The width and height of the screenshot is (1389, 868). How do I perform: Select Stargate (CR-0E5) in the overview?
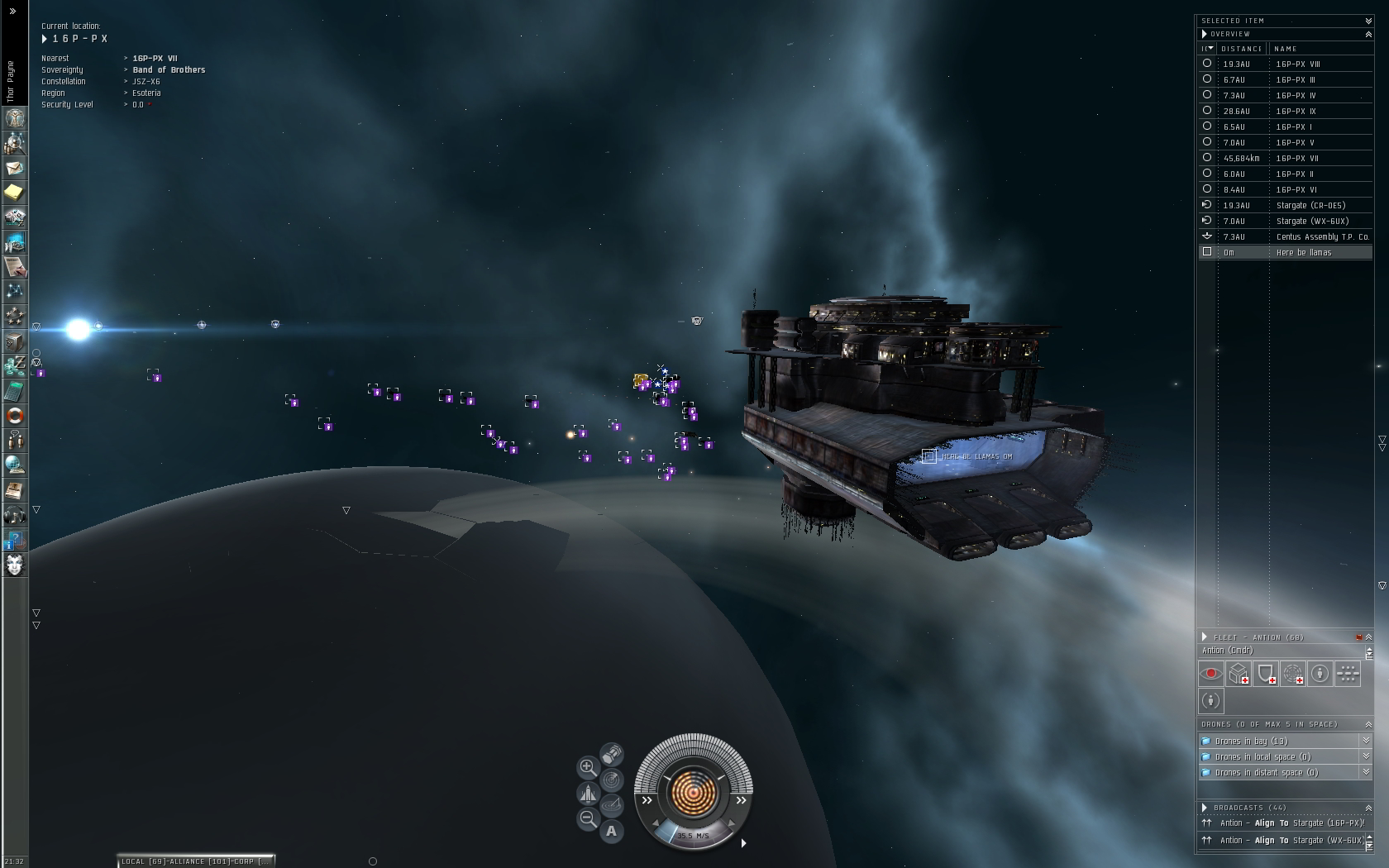(1310, 205)
